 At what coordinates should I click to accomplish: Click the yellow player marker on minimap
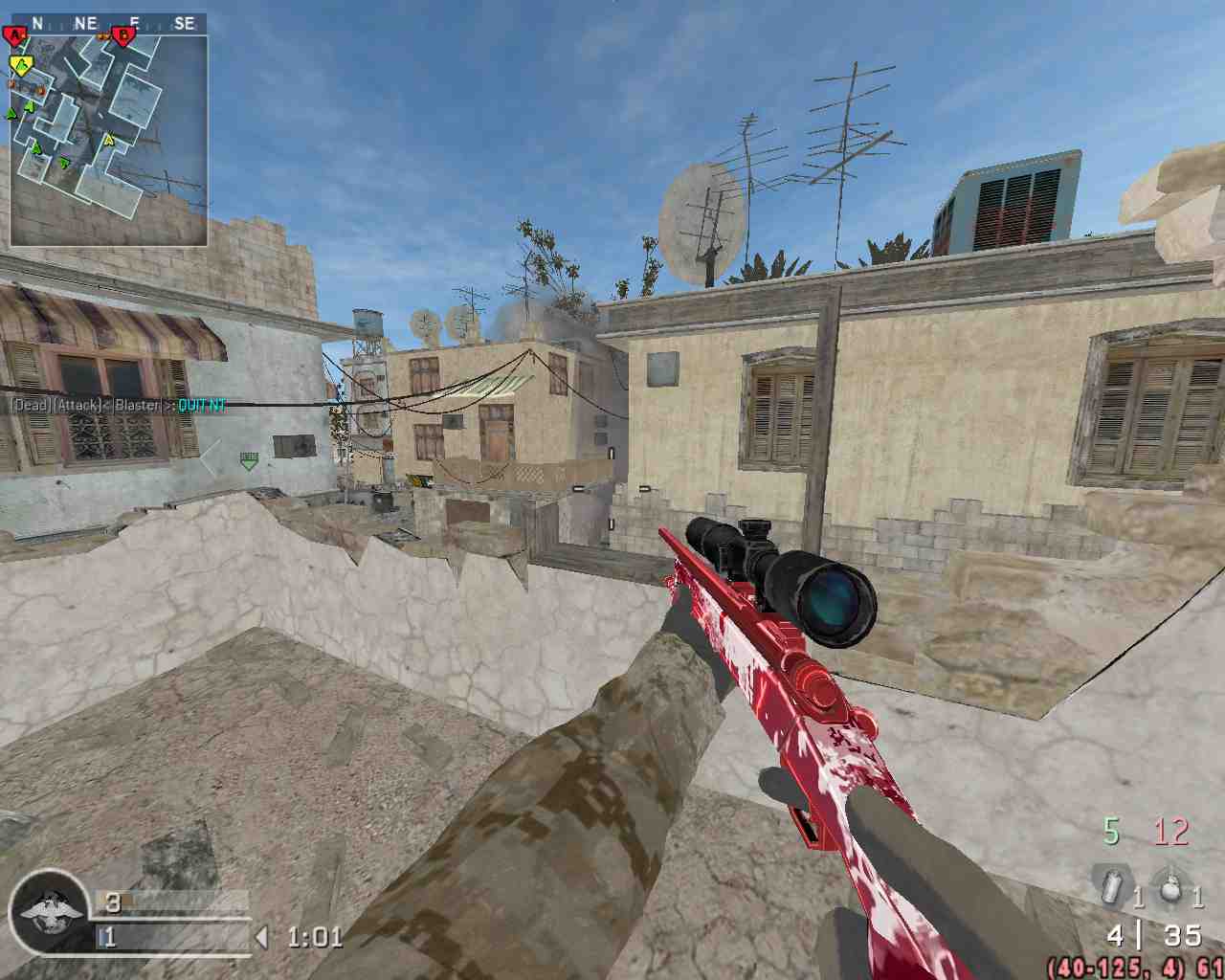[20, 66]
